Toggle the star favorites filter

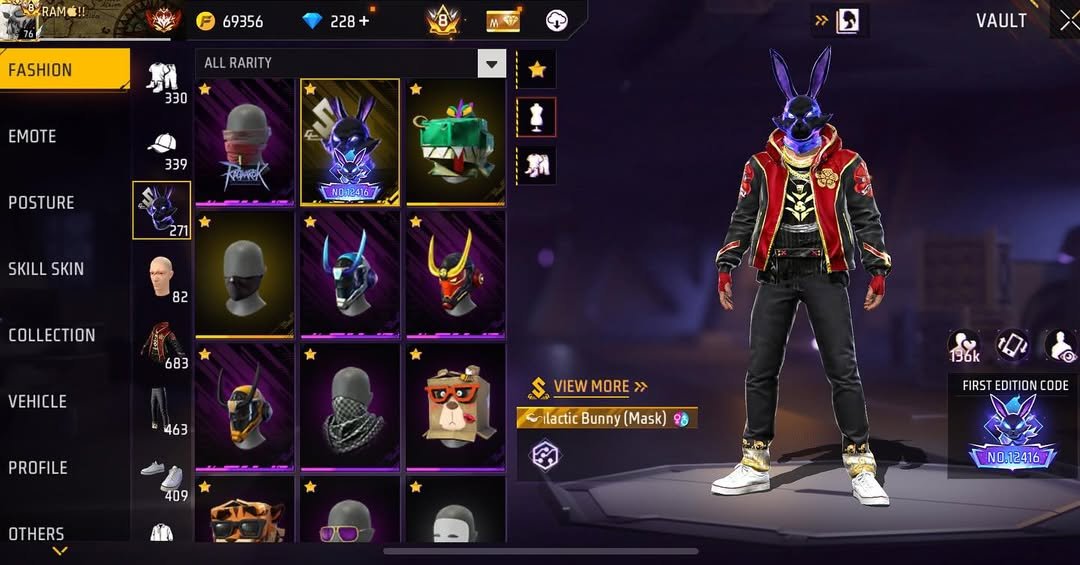click(537, 69)
